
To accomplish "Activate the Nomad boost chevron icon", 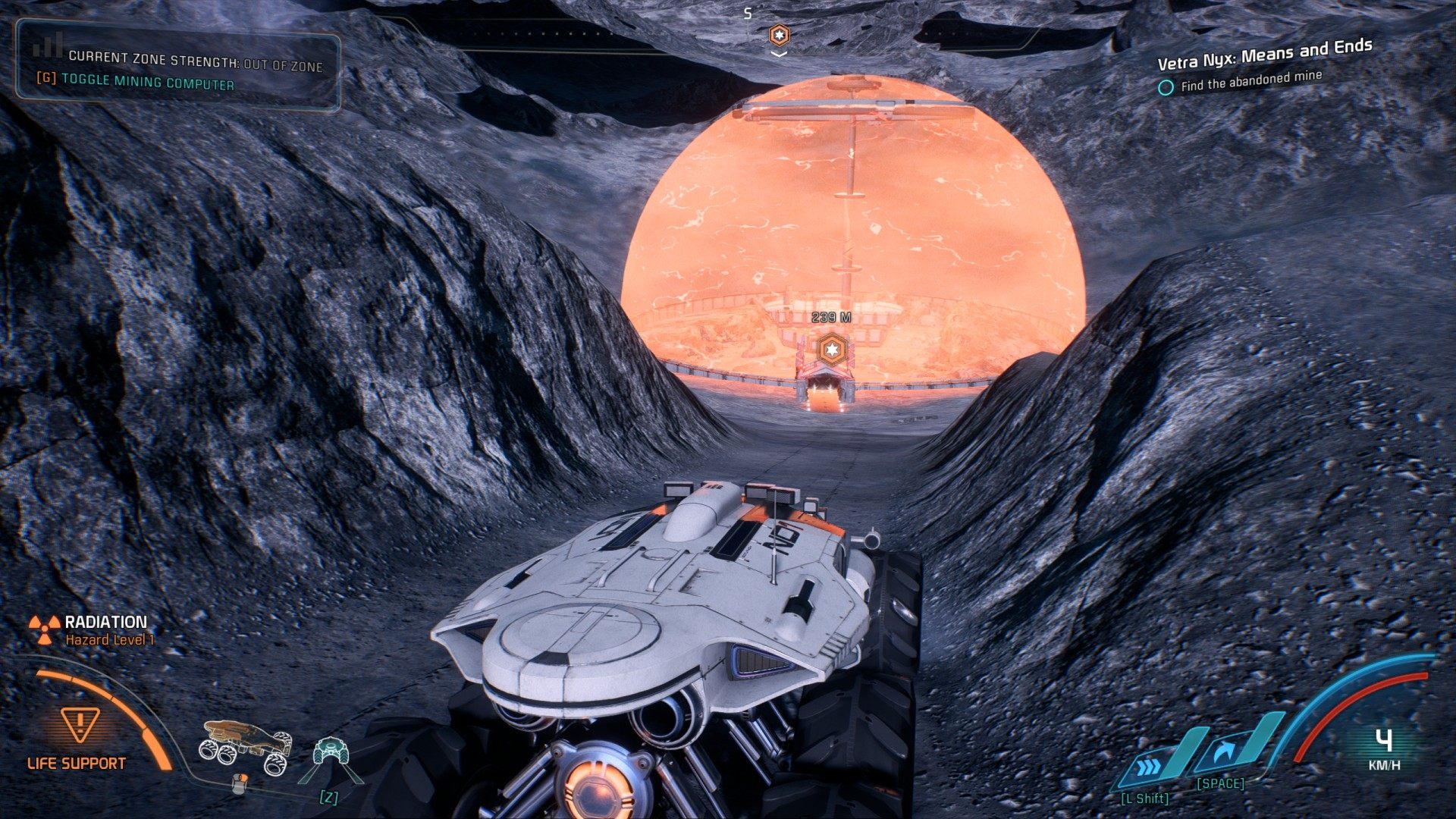I will pos(1150,765).
